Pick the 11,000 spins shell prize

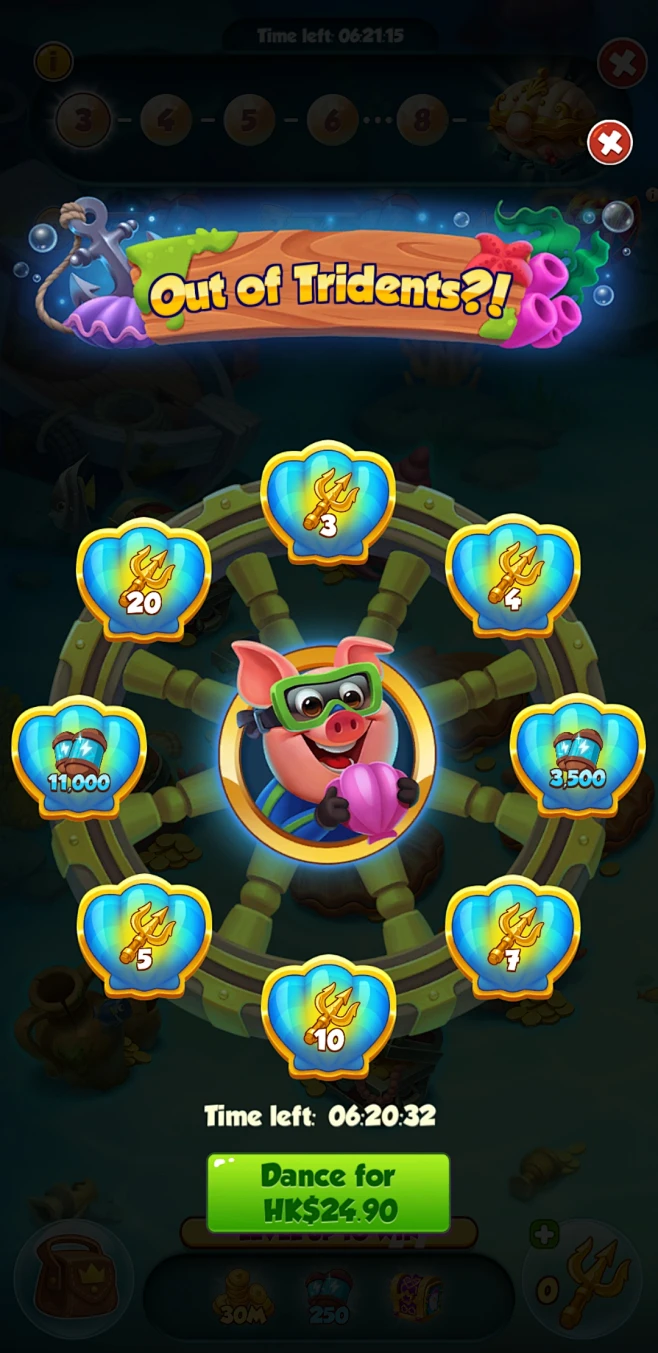click(79, 756)
